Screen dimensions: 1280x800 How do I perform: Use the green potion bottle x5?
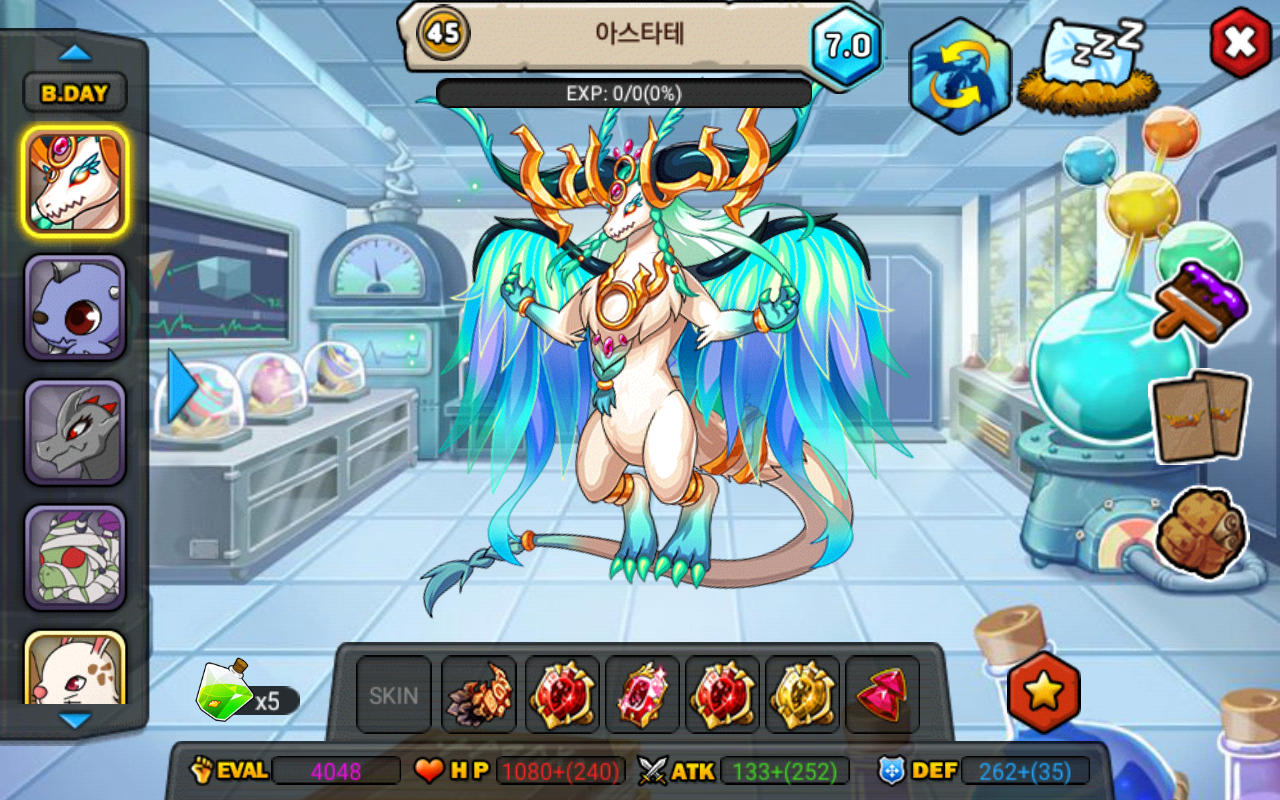(224, 693)
